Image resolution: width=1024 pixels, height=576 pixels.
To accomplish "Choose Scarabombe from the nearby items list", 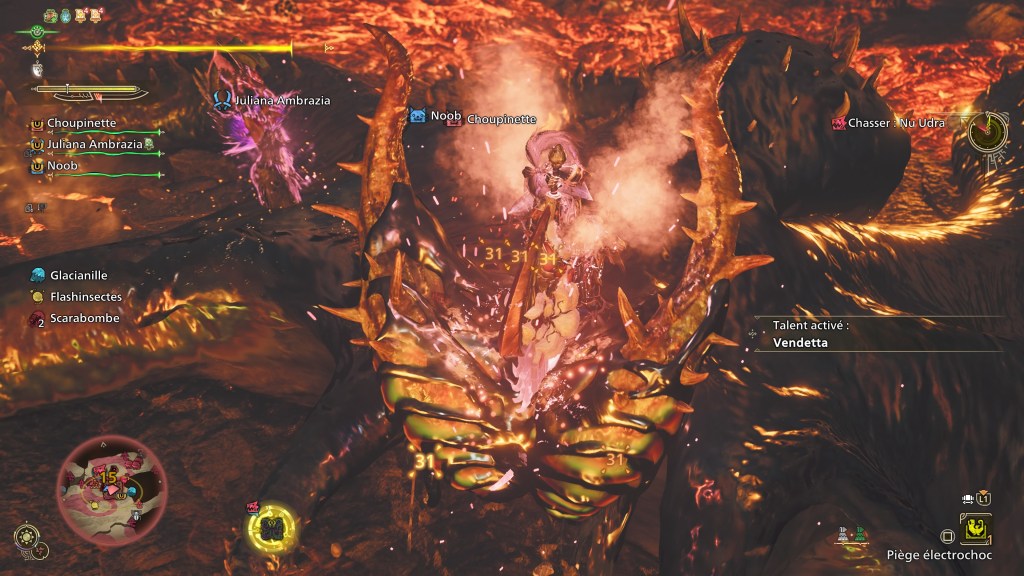I will click(84, 318).
